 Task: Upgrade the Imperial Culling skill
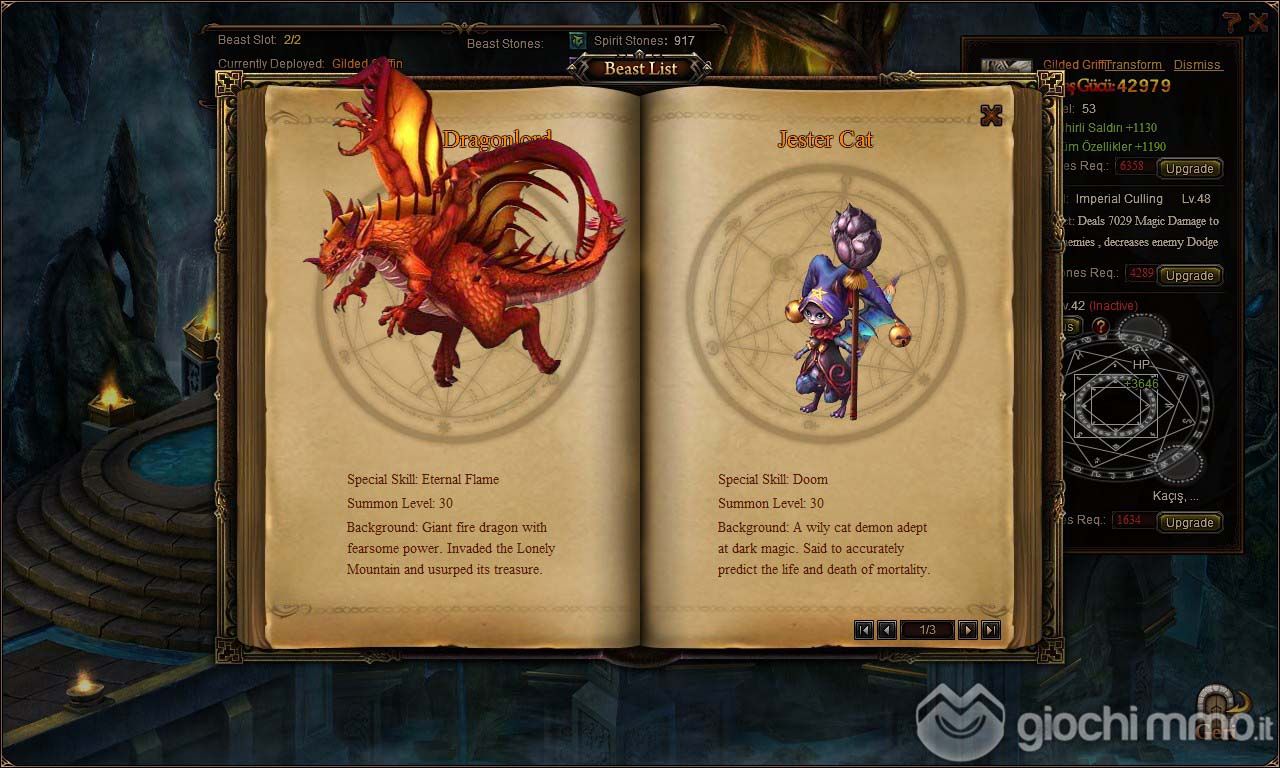[x=1189, y=275]
